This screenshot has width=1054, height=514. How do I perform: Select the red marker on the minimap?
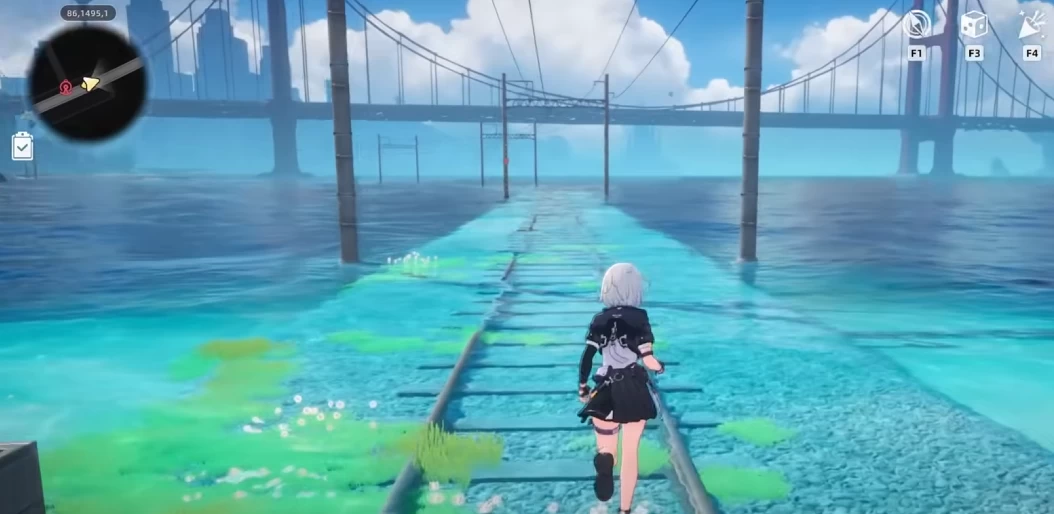pos(66,87)
